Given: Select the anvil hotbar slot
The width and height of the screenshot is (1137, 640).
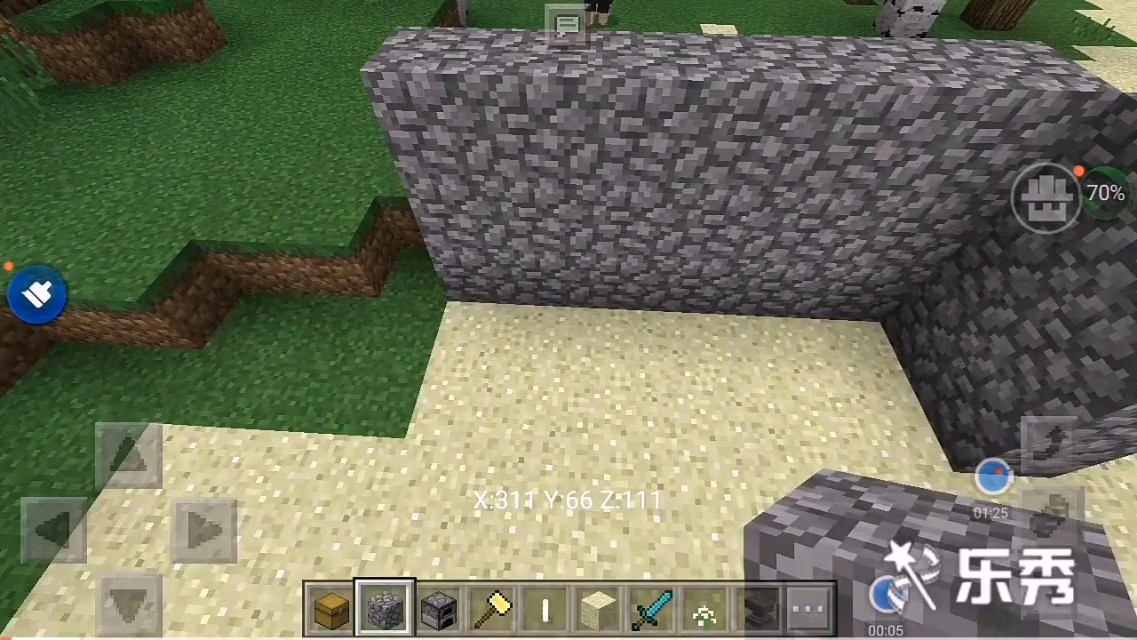Looking at the screenshot, I should click(x=758, y=607).
